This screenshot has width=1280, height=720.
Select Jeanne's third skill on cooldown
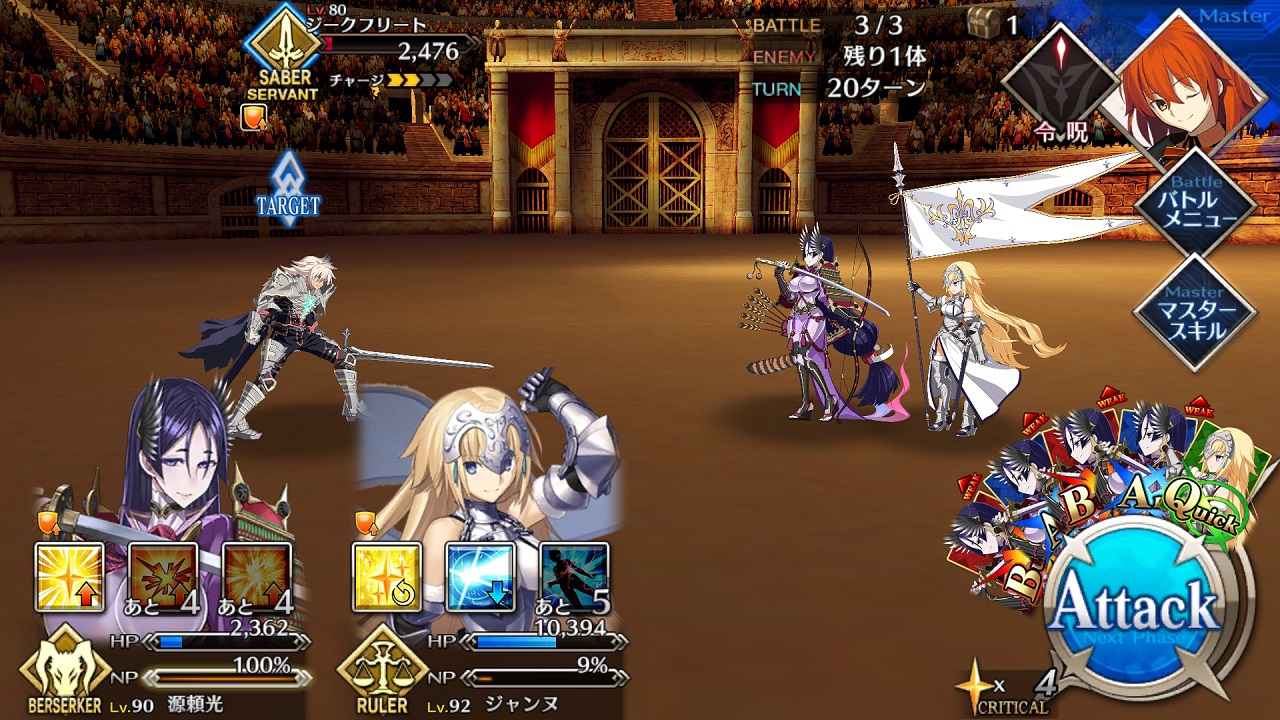tap(575, 577)
